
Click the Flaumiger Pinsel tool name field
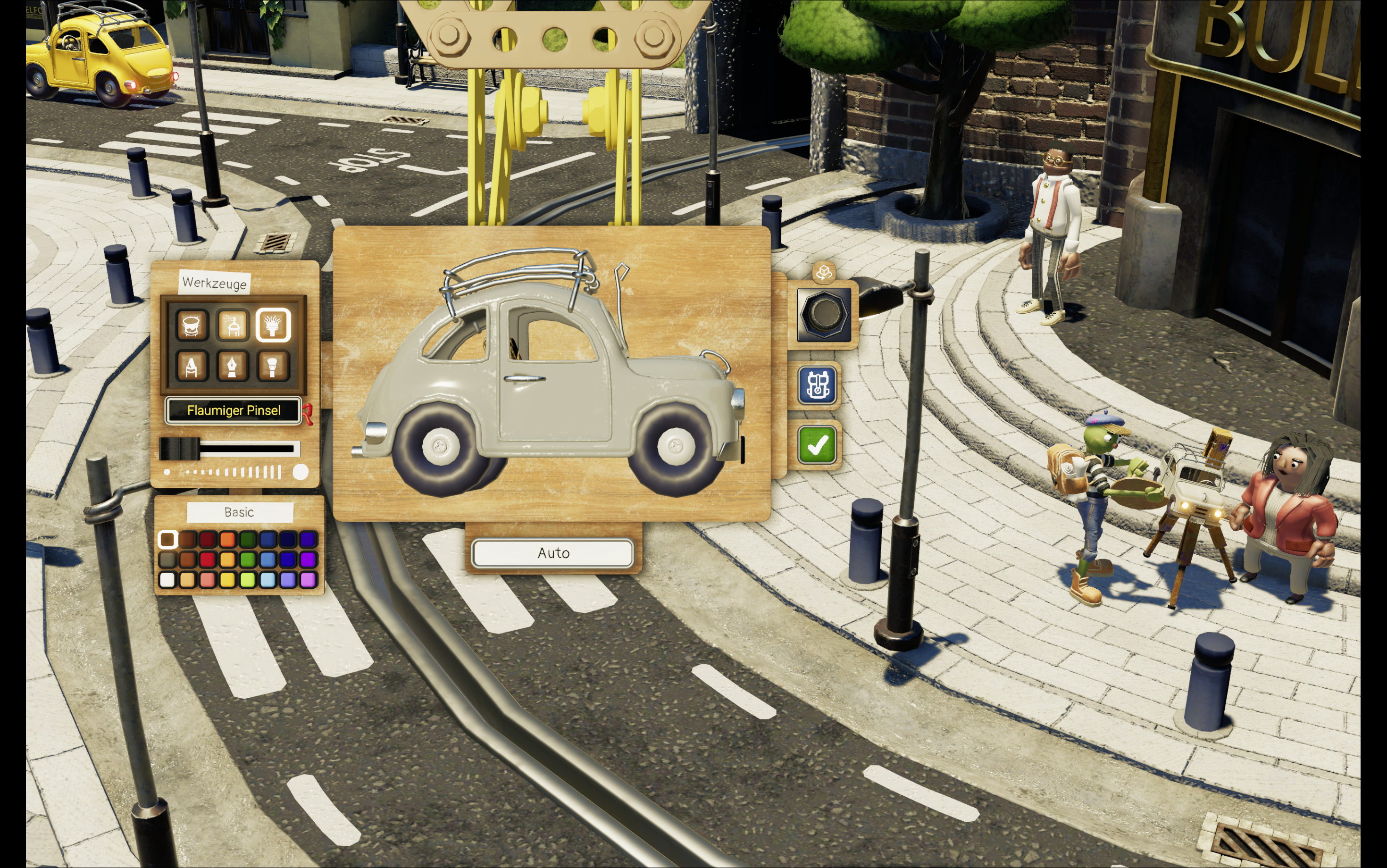[233, 410]
